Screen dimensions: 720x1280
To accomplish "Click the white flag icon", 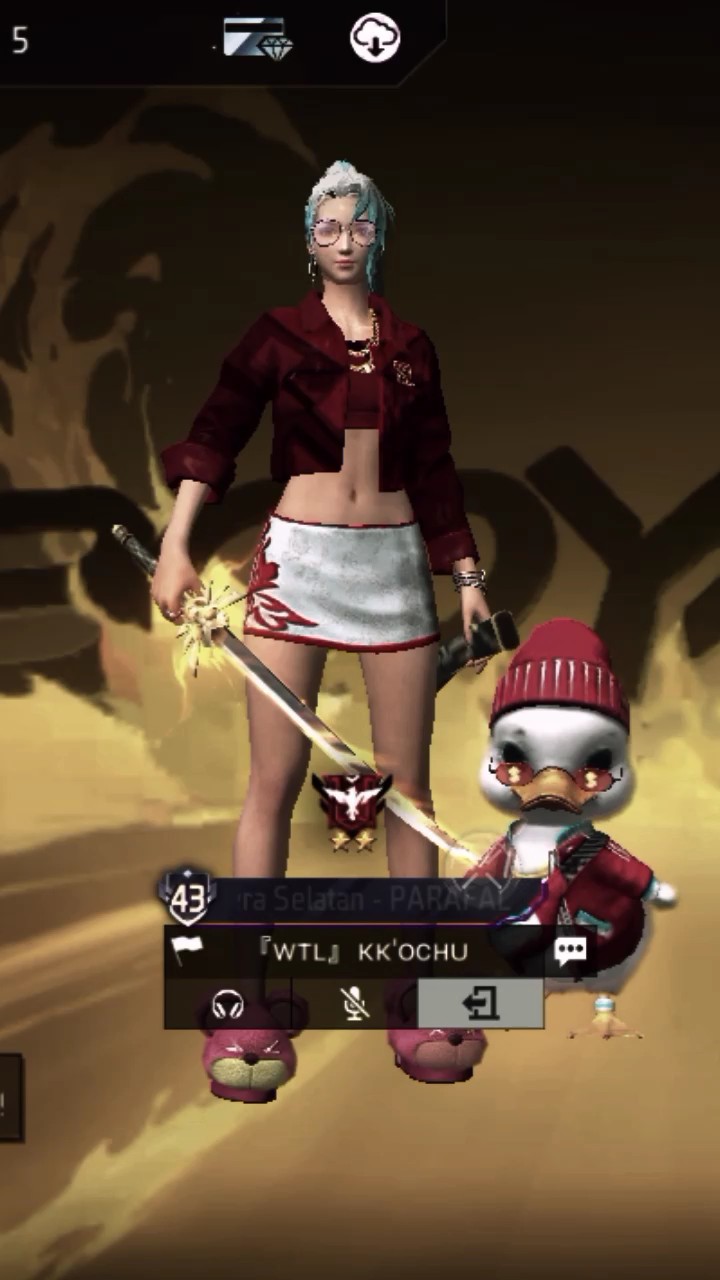I will pos(186,950).
